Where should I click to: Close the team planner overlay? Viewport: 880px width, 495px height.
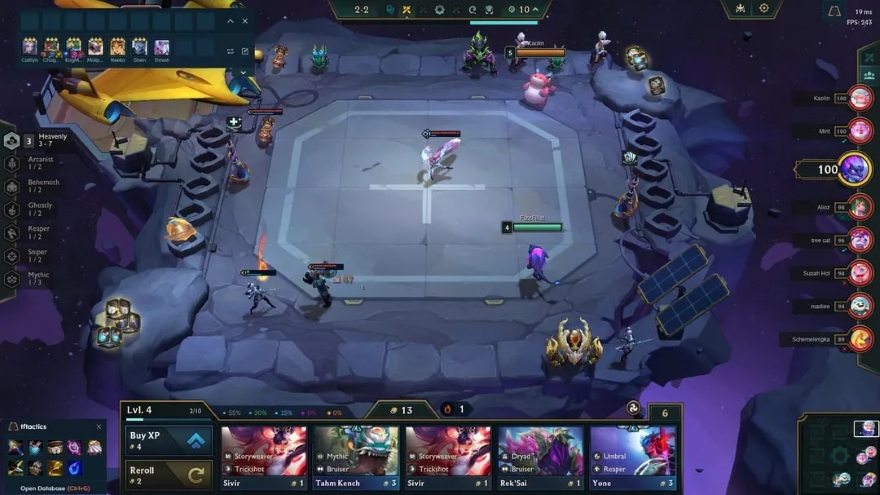point(246,20)
